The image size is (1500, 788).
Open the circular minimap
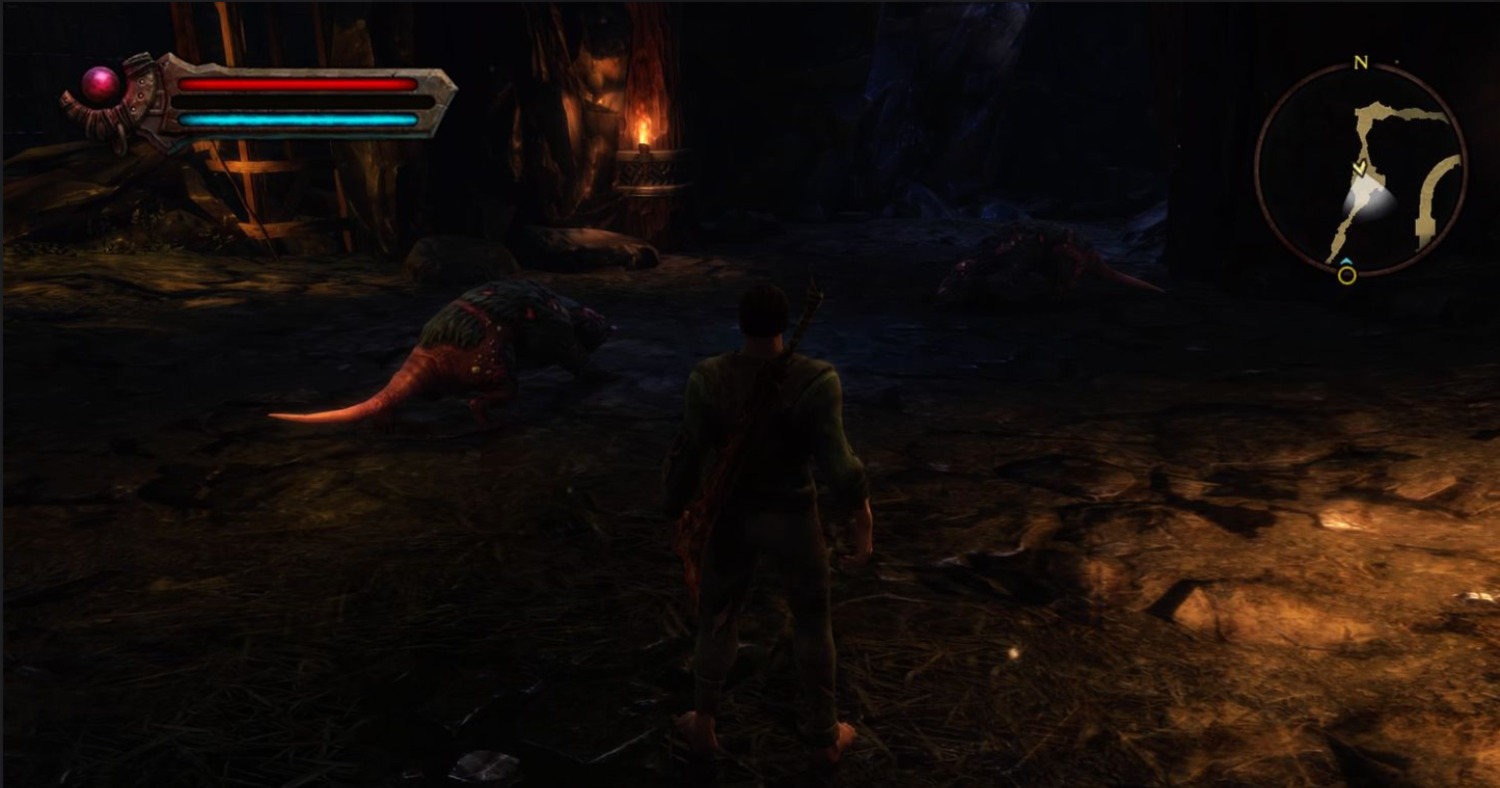(1360, 169)
